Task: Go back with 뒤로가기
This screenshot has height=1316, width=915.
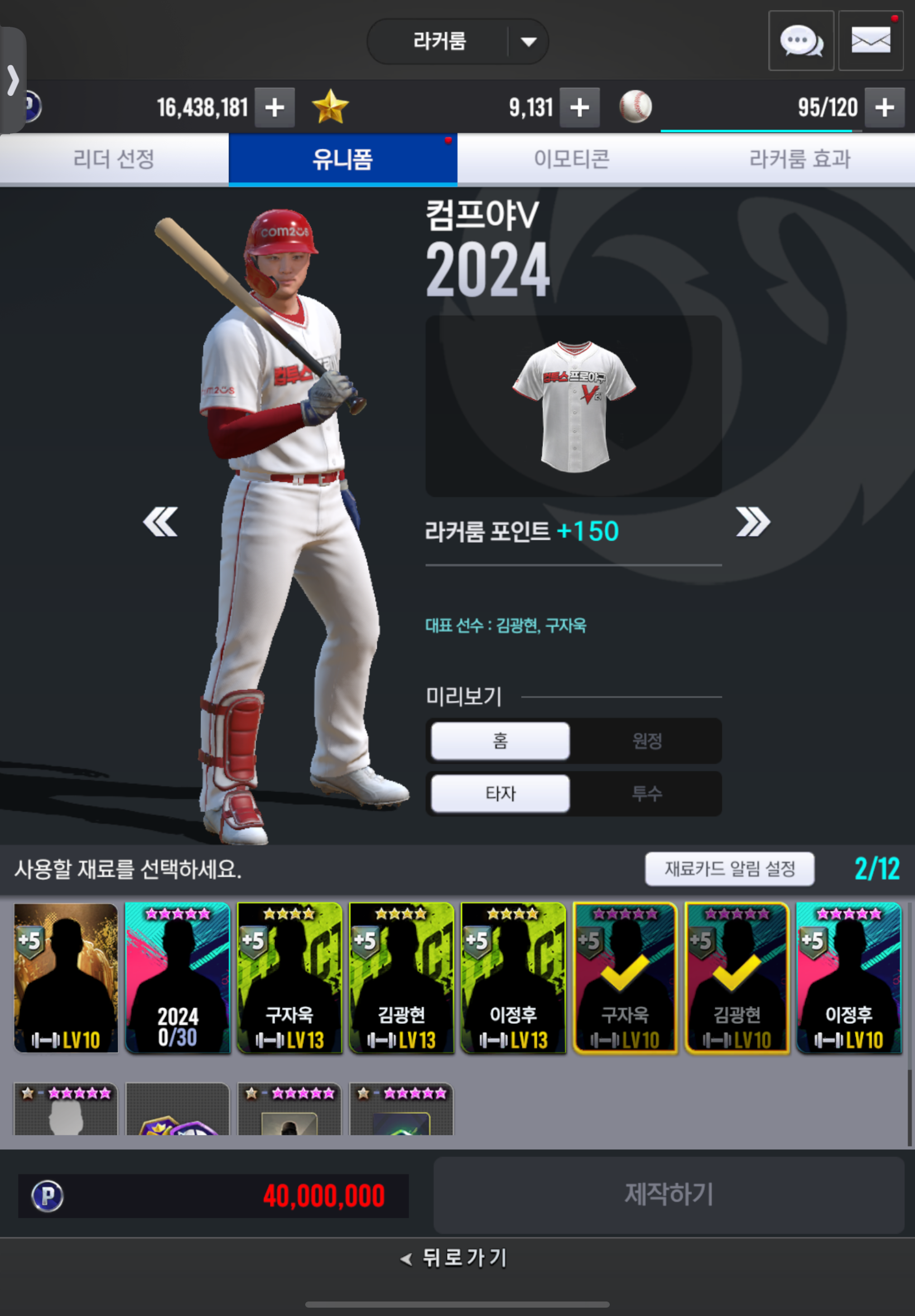Action: 454,1257
